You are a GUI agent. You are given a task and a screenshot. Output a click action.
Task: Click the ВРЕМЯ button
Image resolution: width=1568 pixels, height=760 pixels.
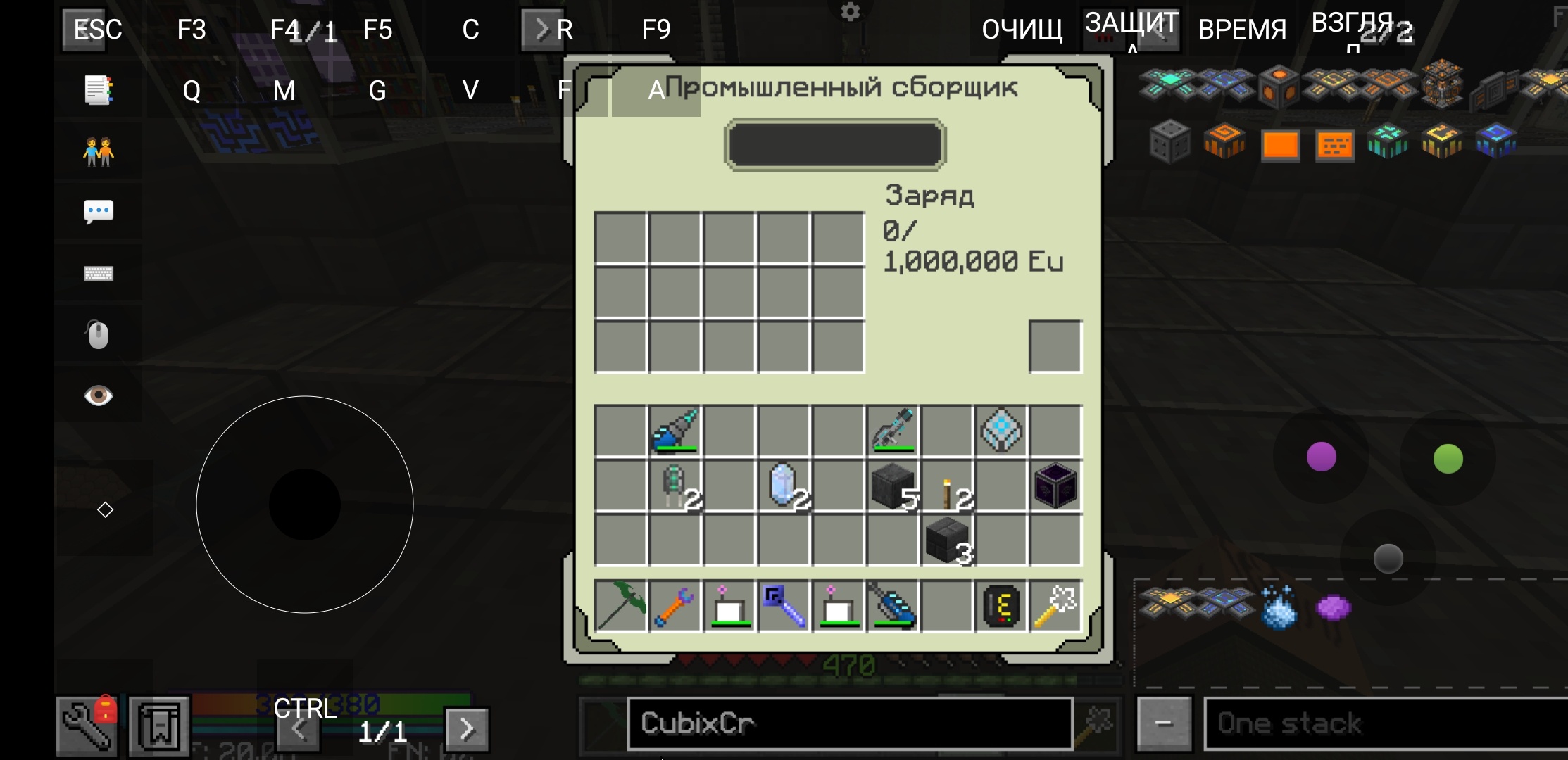[x=1242, y=30]
